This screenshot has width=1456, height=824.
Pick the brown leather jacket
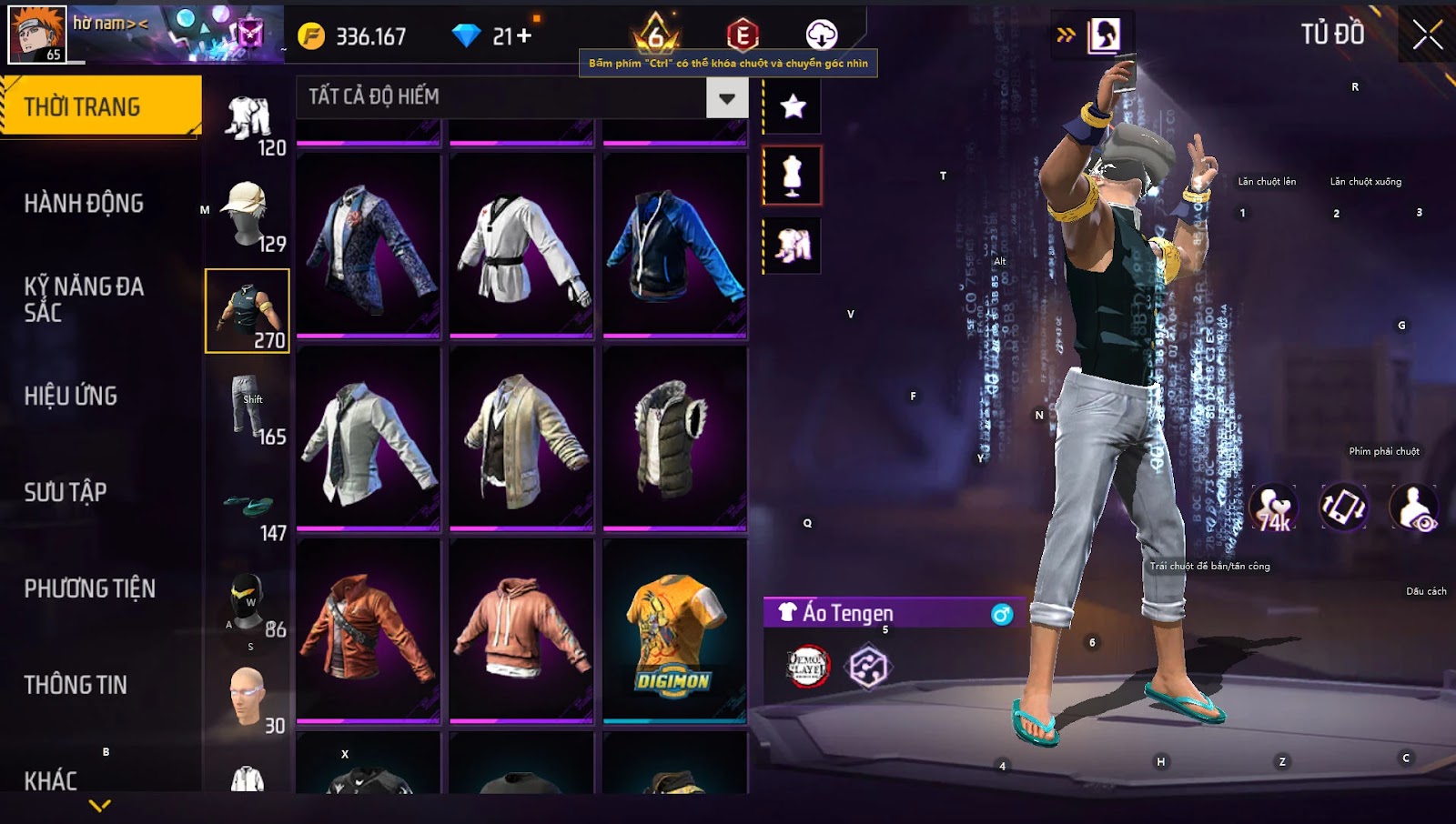click(369, 632)
